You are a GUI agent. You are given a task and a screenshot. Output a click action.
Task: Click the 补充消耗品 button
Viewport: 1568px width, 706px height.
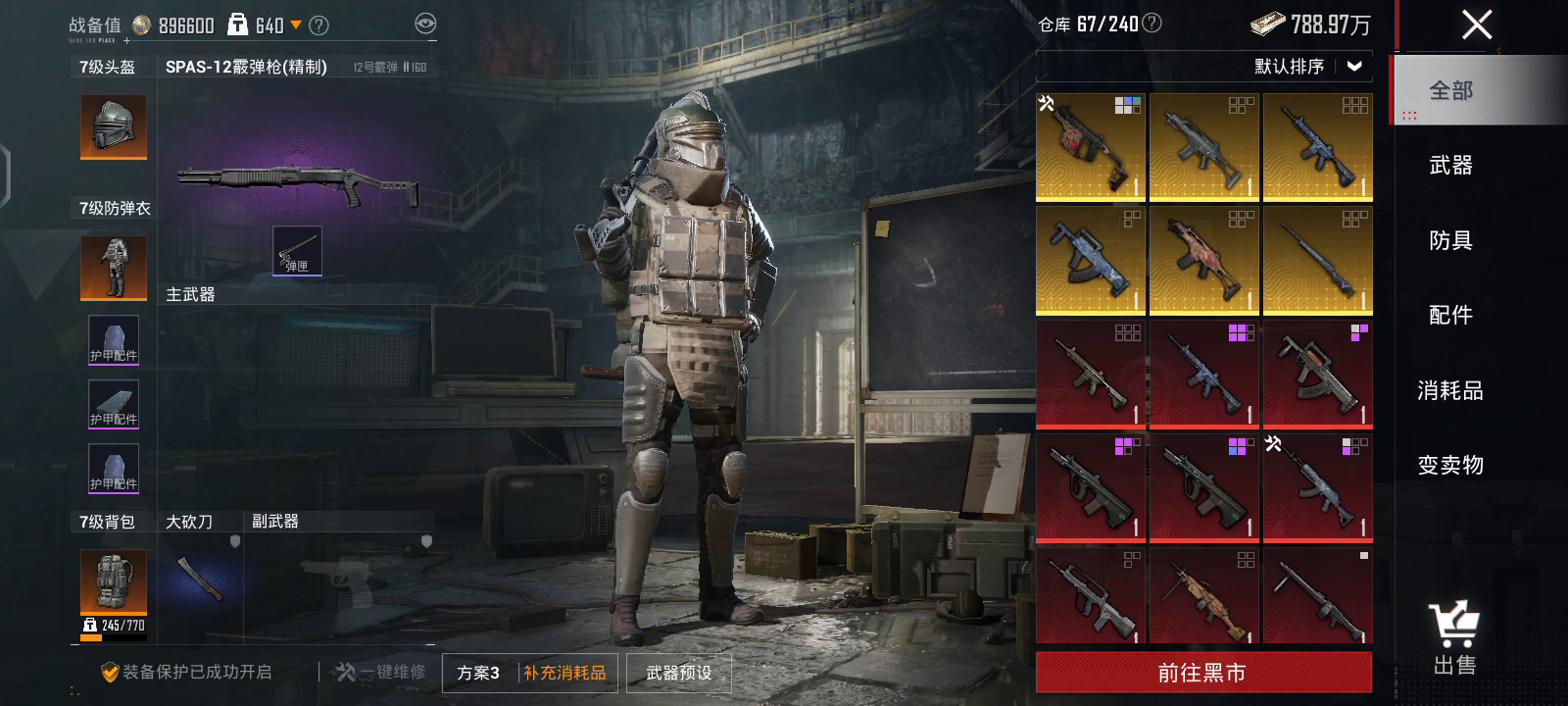point(564,673)
